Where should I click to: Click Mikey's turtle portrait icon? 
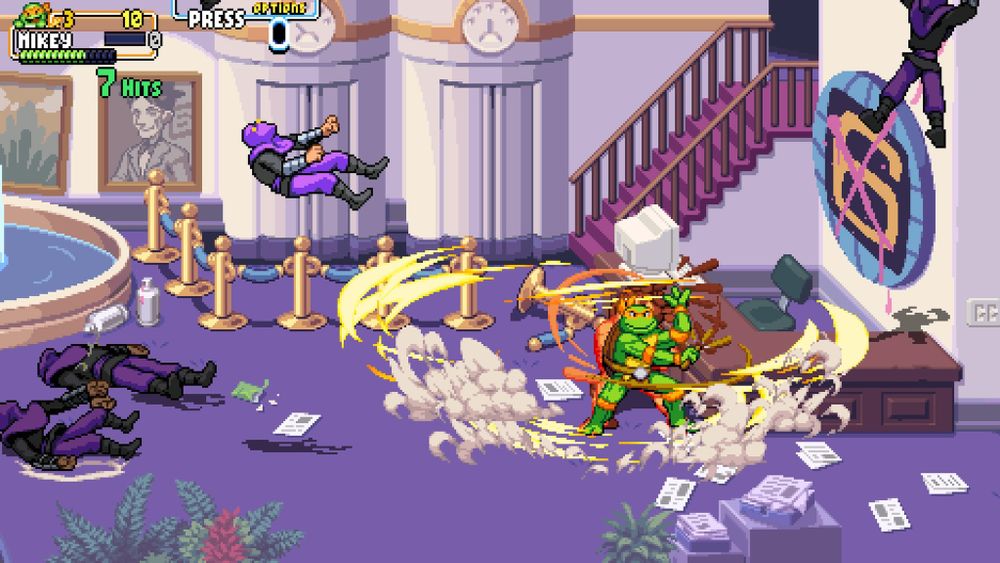coord(34,14)
